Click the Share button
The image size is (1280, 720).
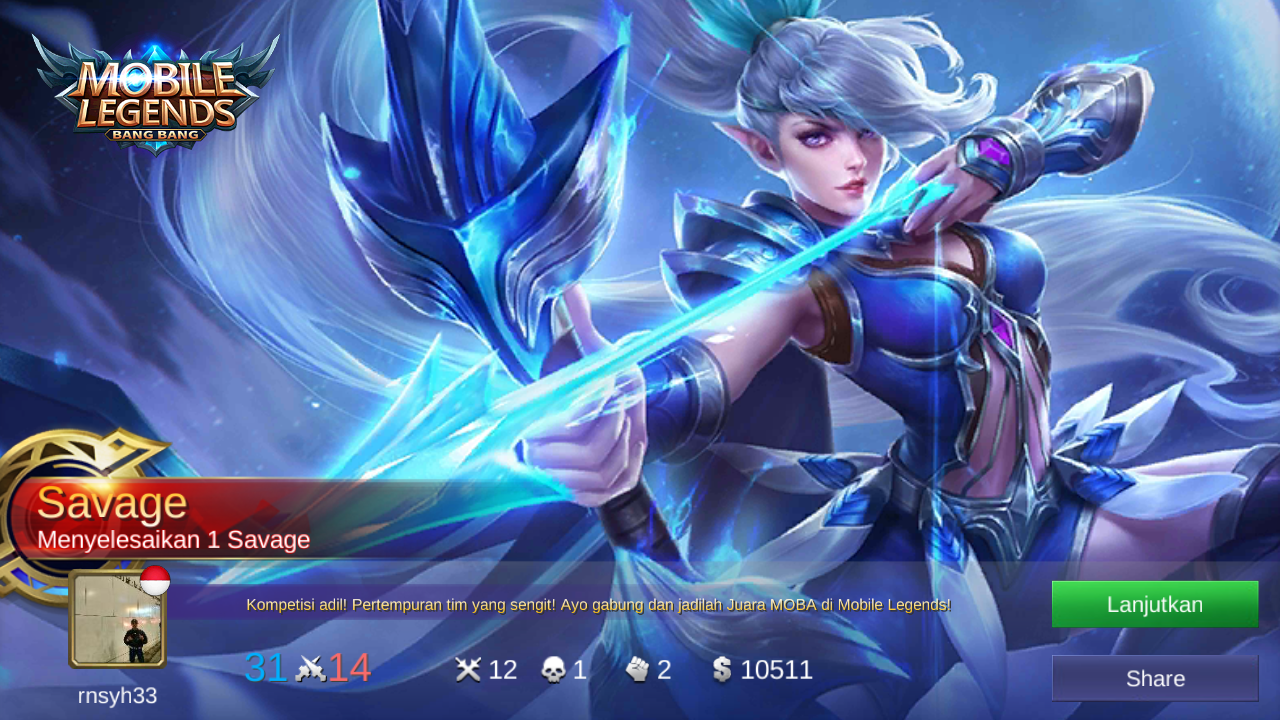[1154, 678]
